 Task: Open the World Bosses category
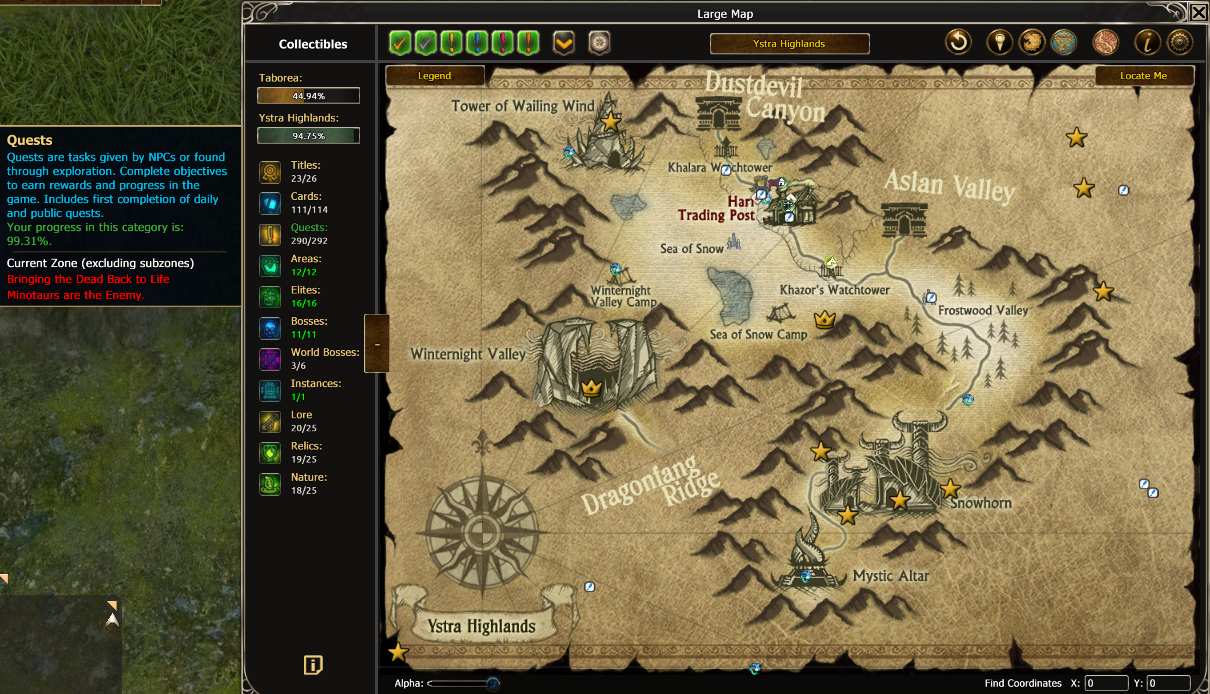click(x=270, y=359)
